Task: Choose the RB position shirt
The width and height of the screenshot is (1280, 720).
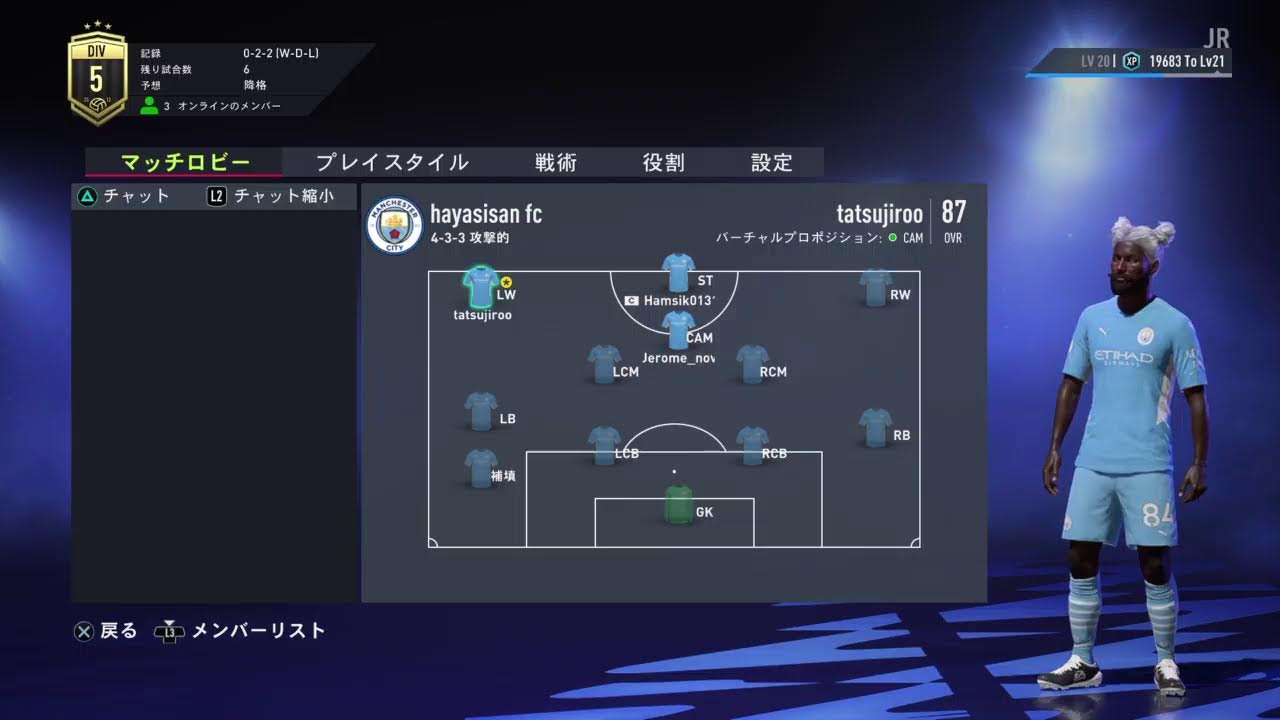Action: coord(875,427)
